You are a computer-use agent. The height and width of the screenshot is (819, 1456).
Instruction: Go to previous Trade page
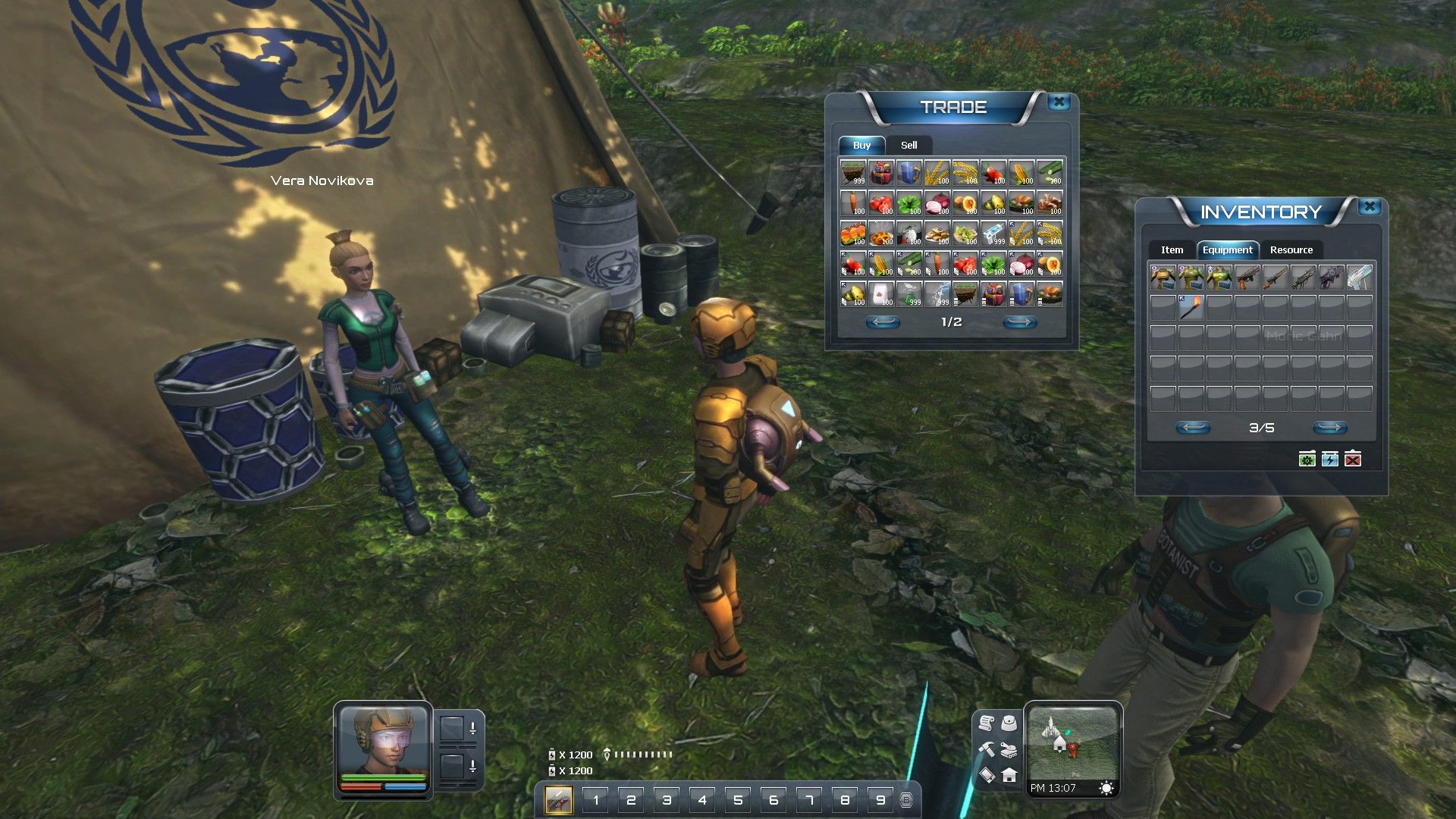(883, 322)
